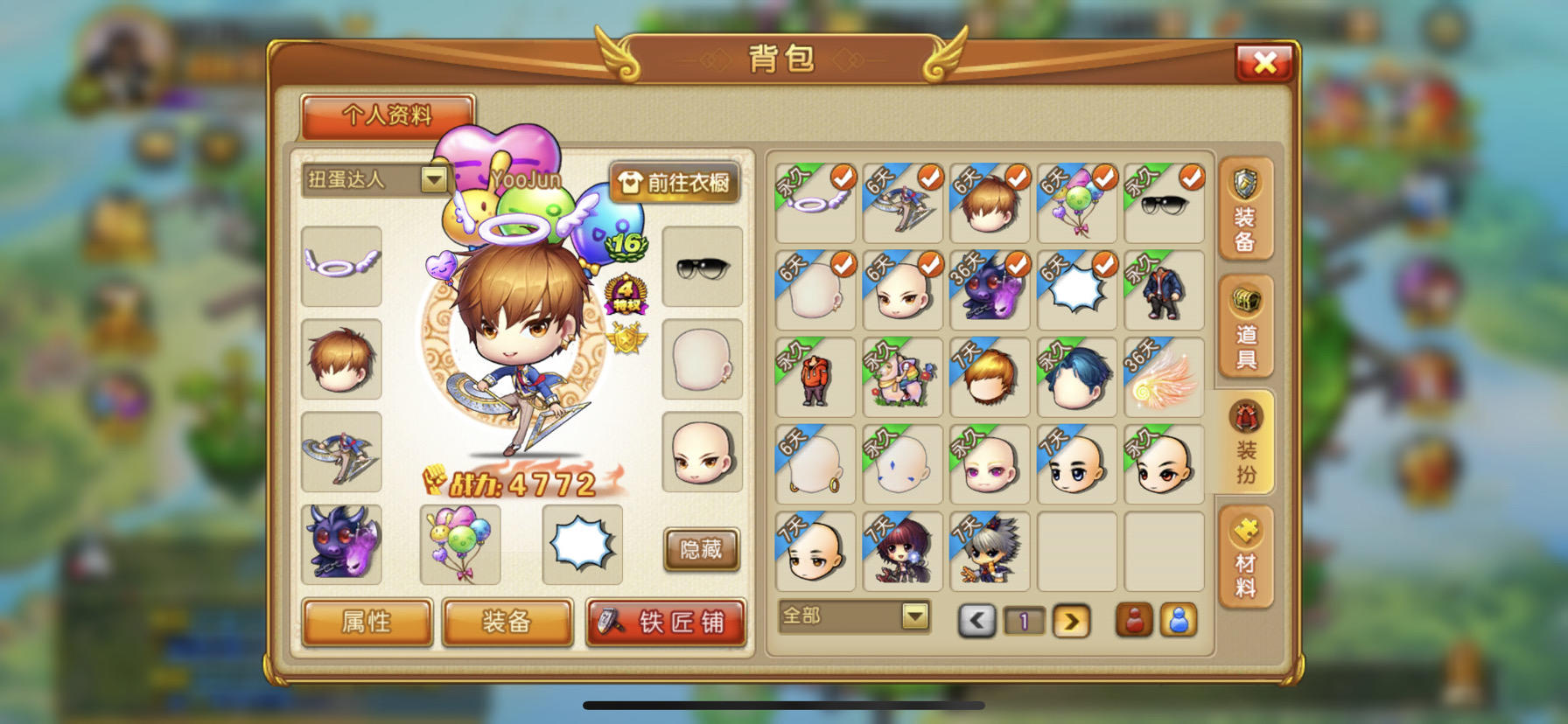
Task: Click the equipped halo ring slot
Action: (x=341, y=267)
